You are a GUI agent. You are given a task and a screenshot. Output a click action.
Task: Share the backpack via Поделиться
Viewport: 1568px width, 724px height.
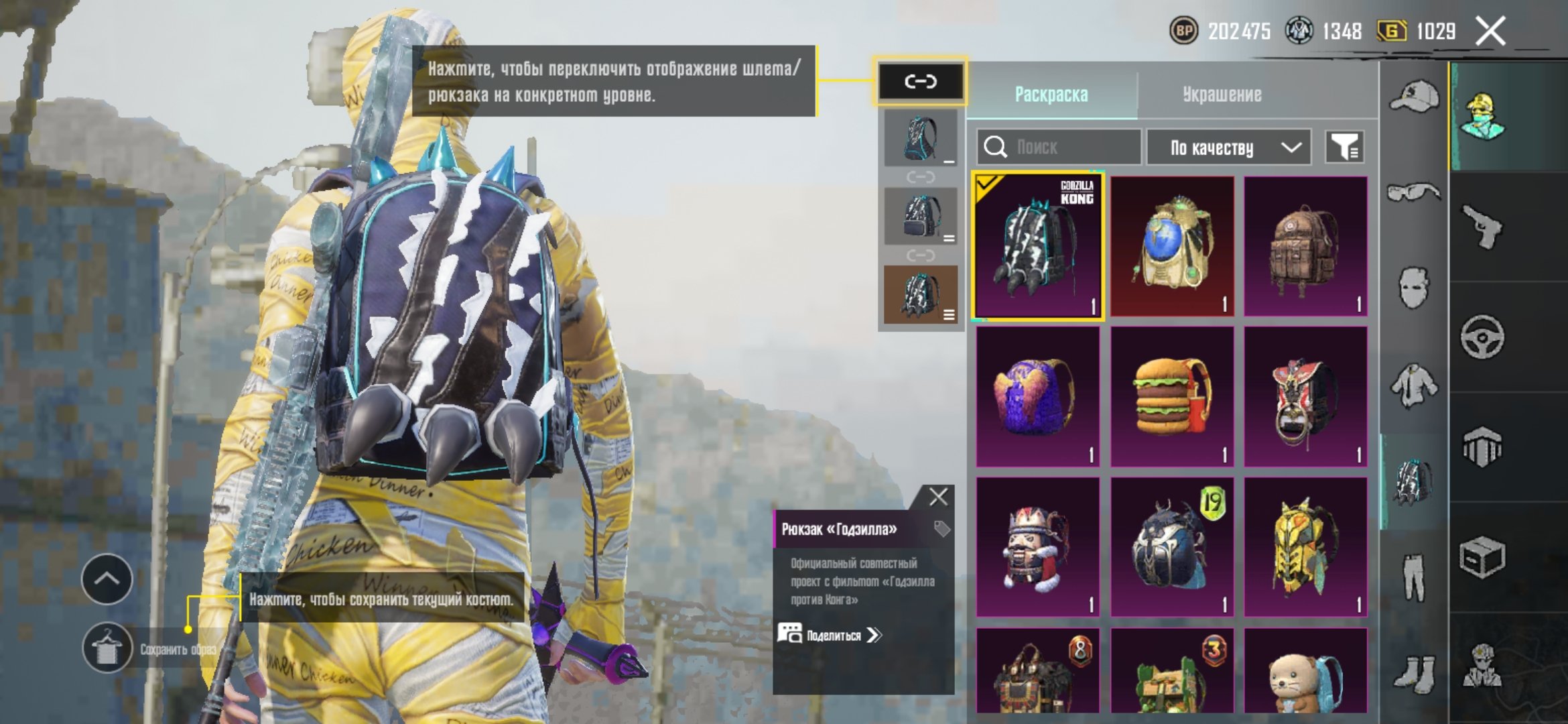pos(831,635)
